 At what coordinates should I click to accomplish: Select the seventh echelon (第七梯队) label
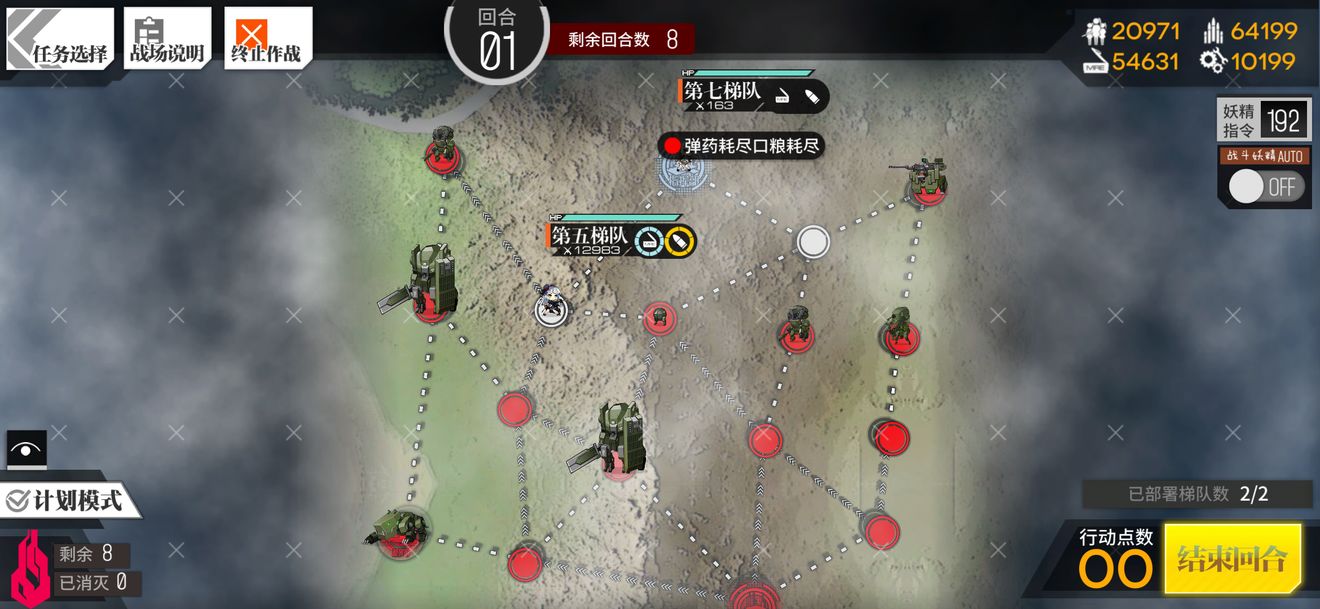pyautogui.click(x=723, y=92)
